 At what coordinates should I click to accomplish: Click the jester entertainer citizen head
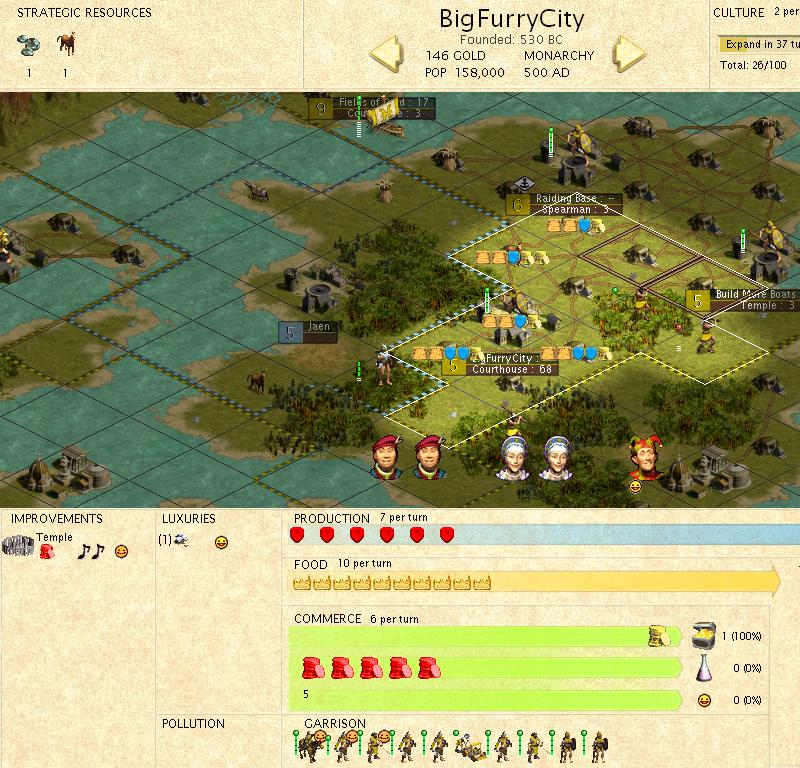point(643,459)
